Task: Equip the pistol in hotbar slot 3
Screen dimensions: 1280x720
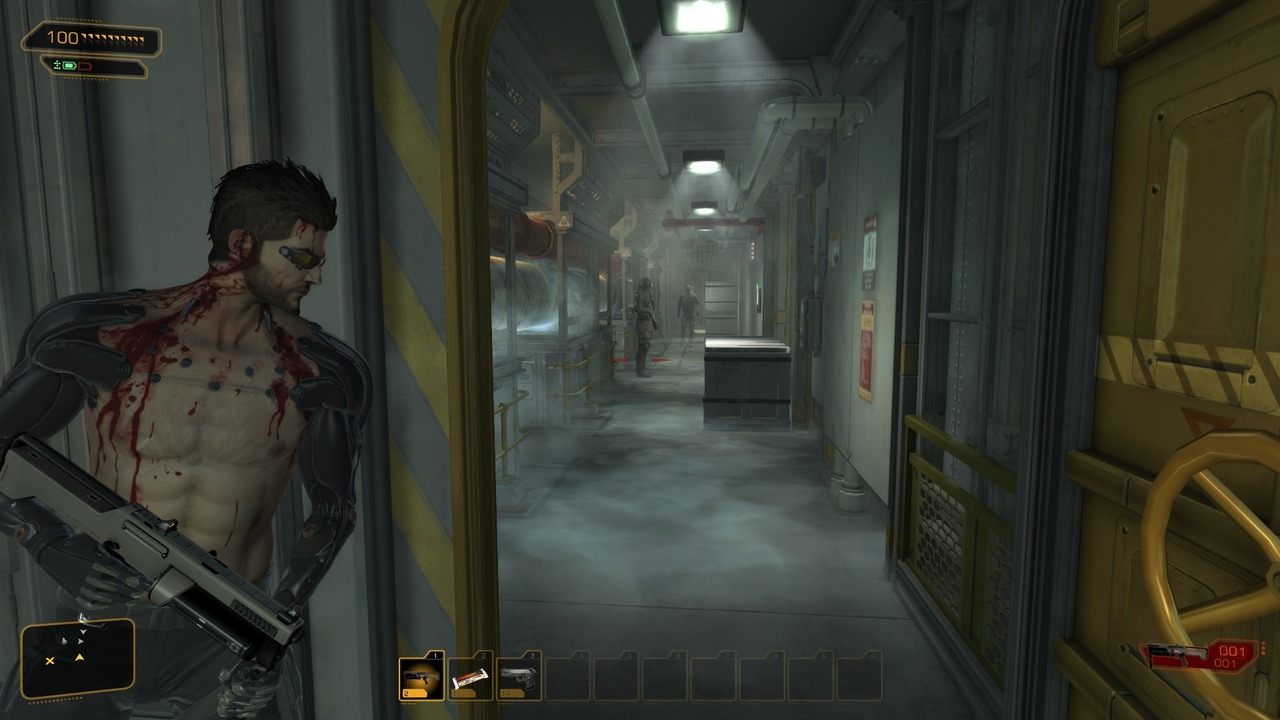Action: pos(519,678)
